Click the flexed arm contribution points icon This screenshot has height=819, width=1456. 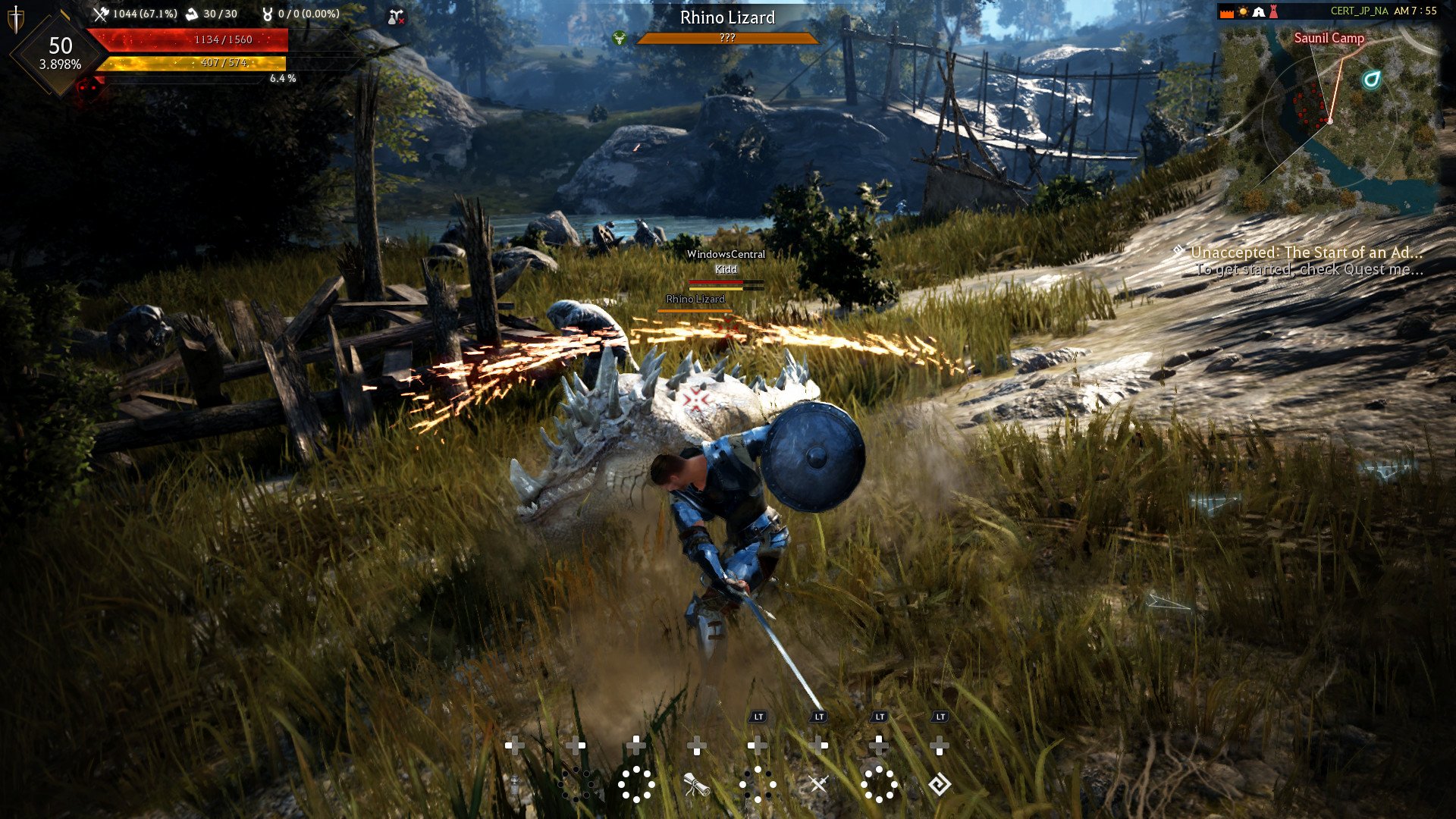[192, 14]
